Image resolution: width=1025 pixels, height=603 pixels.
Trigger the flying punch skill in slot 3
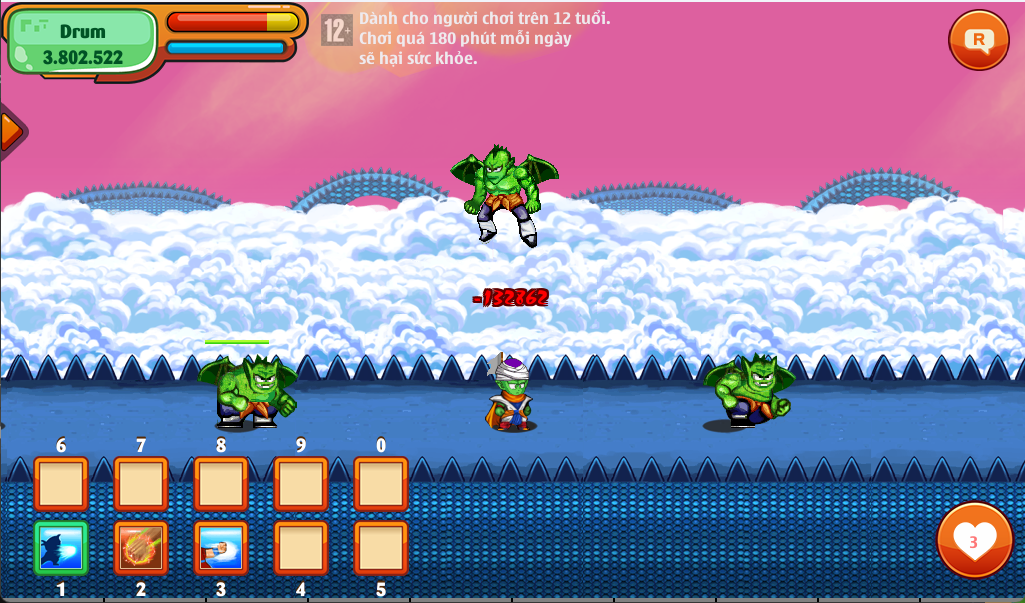point(221,548)
